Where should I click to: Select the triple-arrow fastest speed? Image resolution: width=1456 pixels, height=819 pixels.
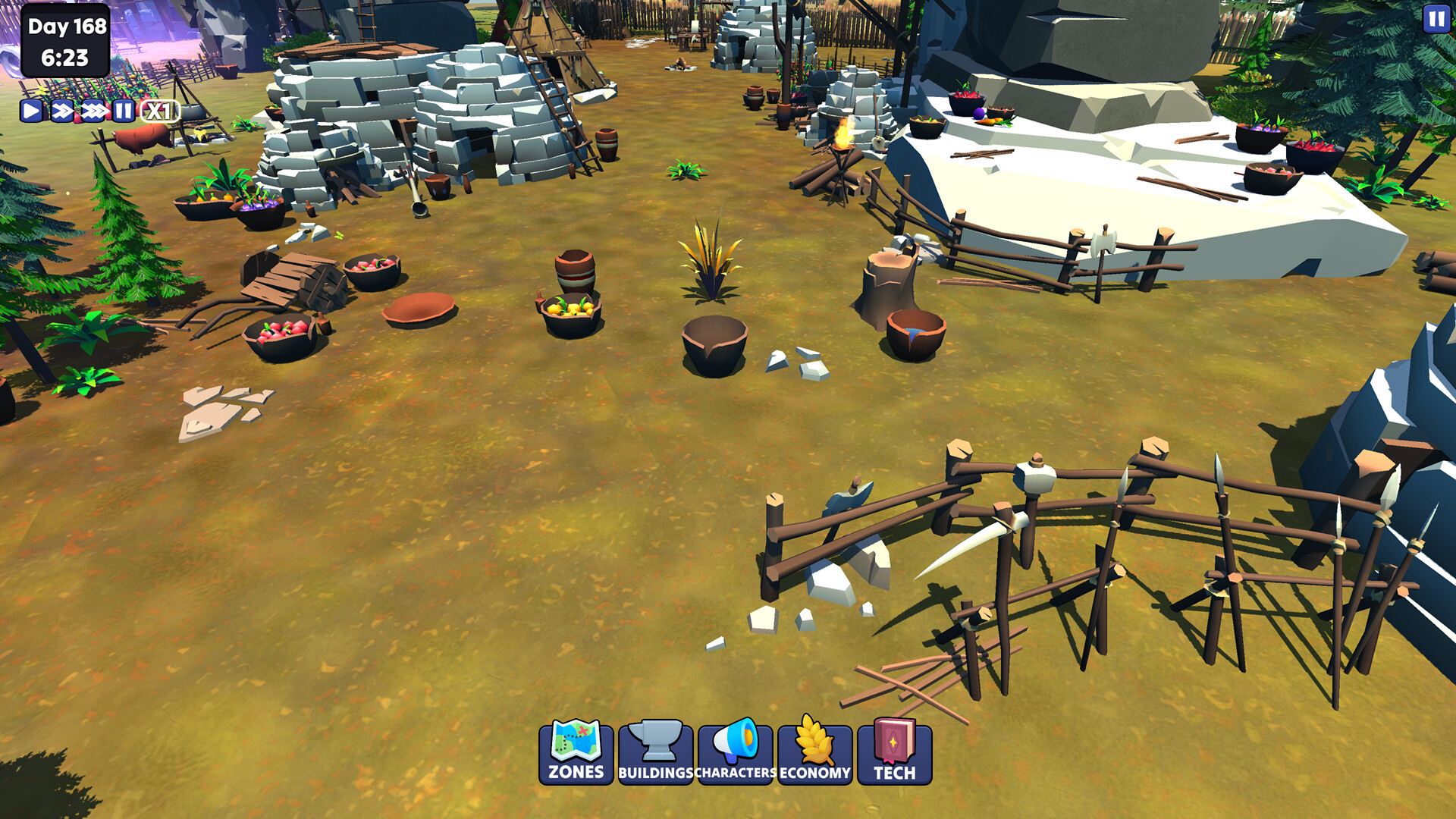pyautogui.click(x=93, y=112)
